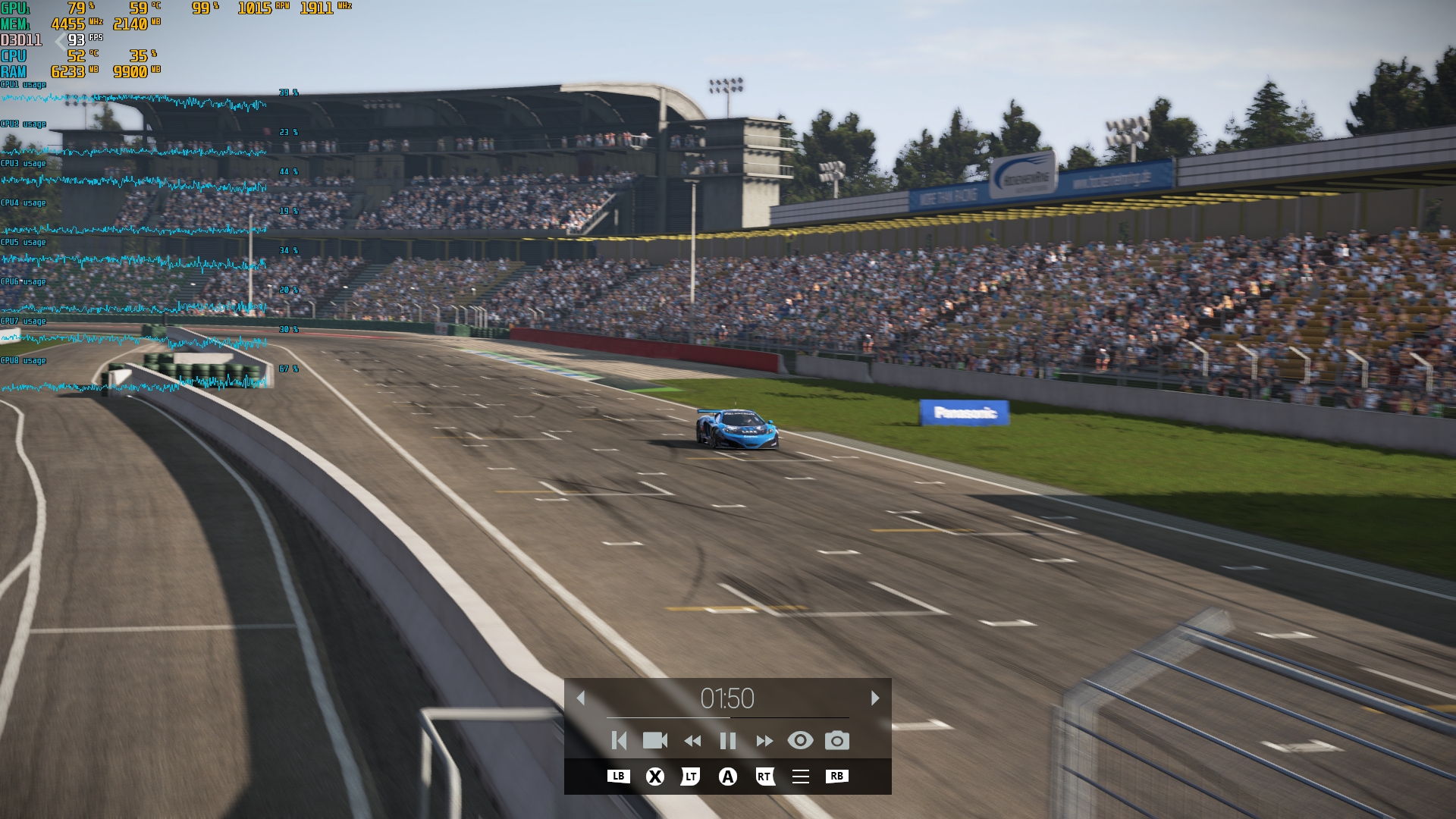The height and width of the screenshot is (819, 1456).
Task: Click the LT button prompt
Action: [691, 776]
